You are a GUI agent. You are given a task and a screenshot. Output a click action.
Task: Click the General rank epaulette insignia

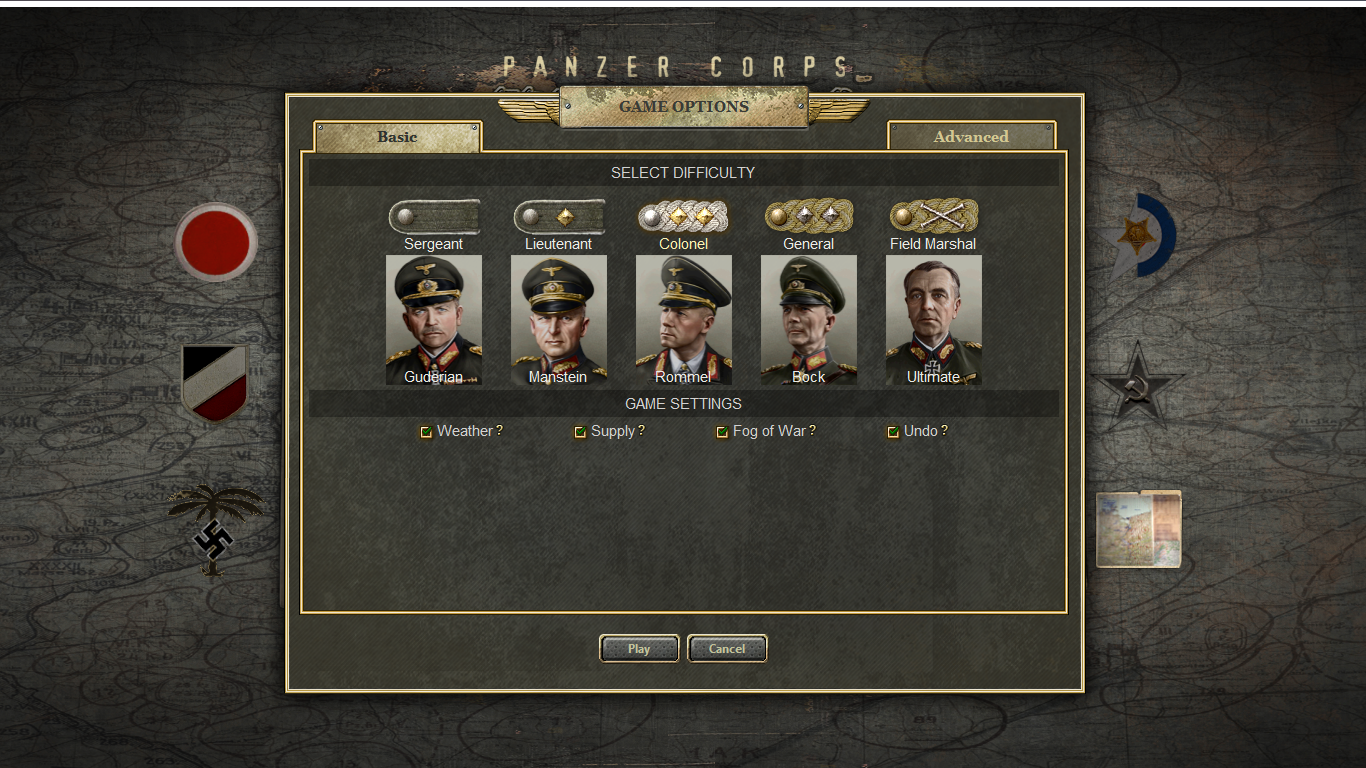[809, 216]
